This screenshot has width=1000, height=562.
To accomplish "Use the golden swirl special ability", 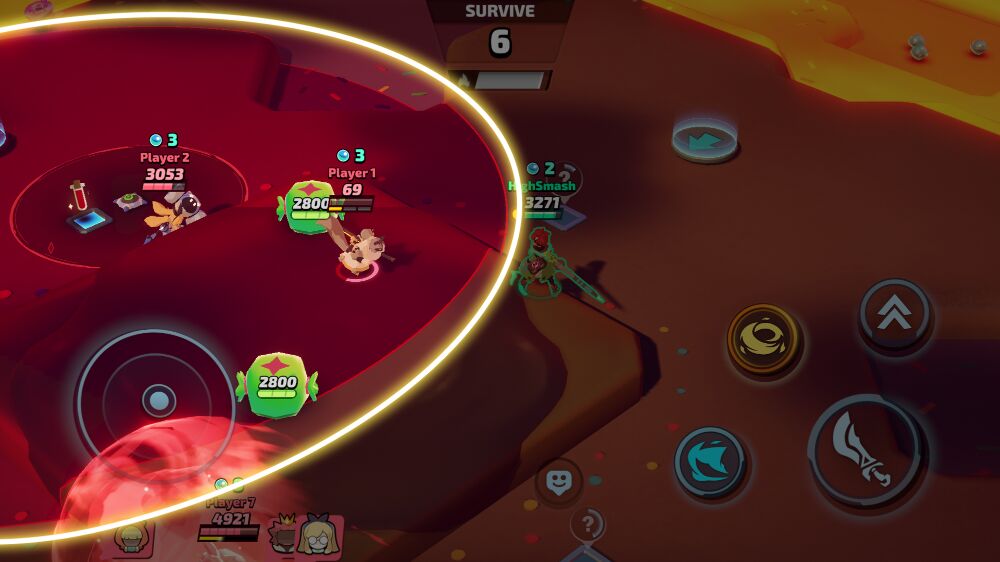I will click(x=765, y=338).
